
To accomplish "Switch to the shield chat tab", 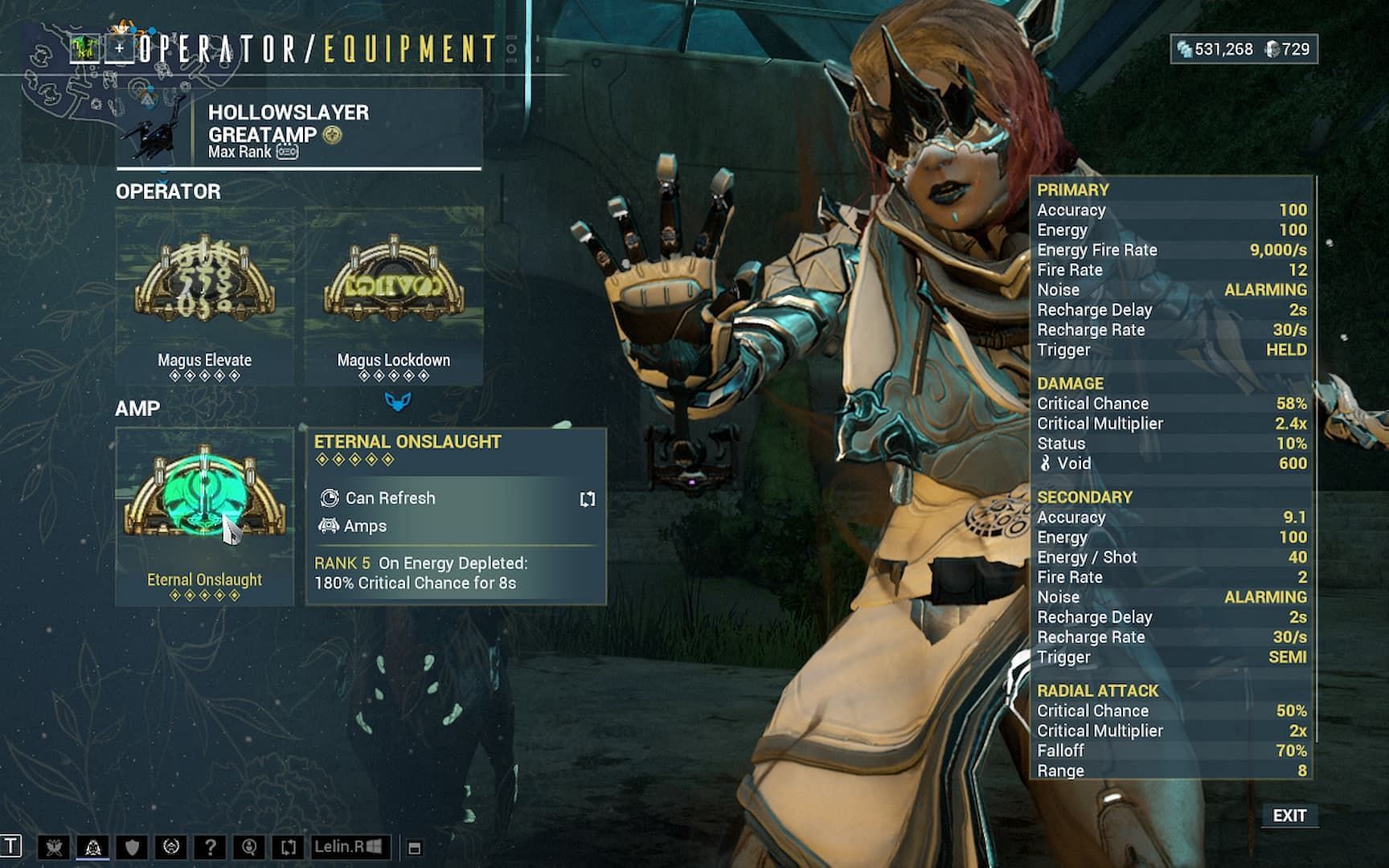I will tap(132, 847).
